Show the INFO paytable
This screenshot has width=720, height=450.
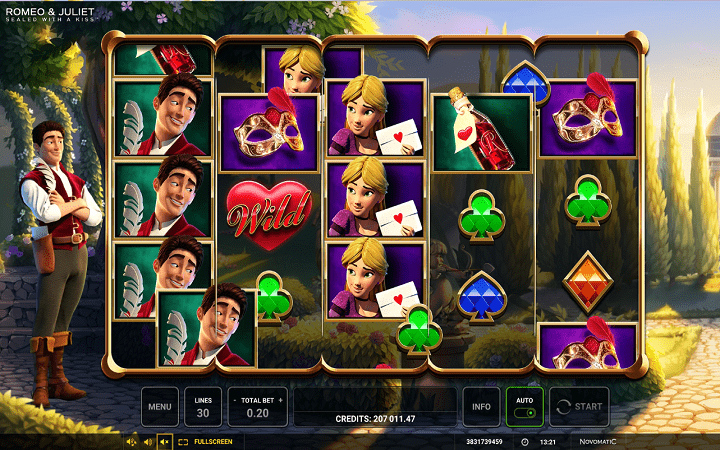pos(481,407)
